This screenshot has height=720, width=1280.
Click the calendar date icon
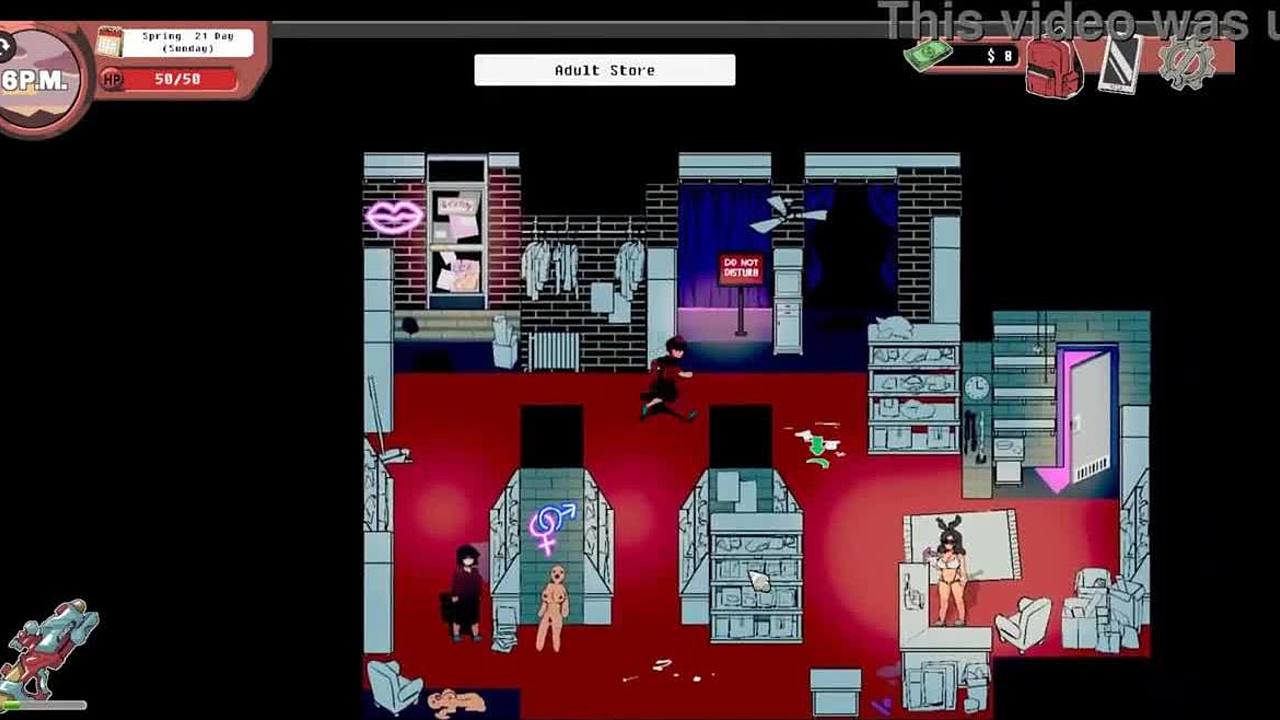[x=109, y=42]
